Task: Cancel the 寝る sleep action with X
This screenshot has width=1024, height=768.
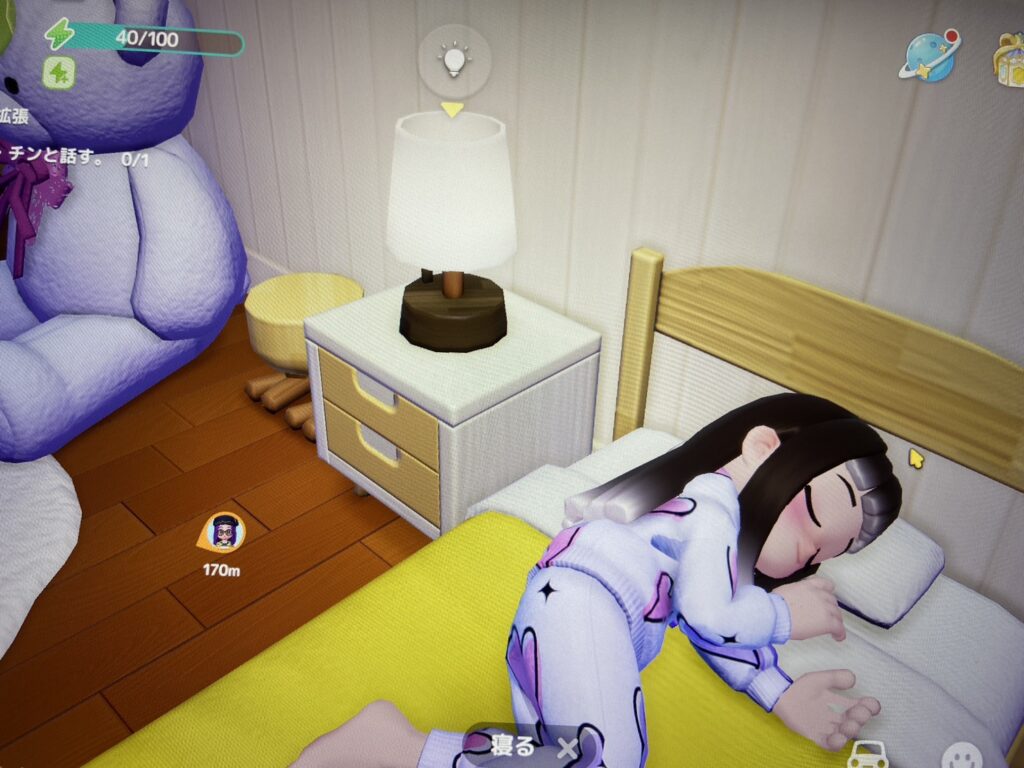Action: click(x=567, y=747)
